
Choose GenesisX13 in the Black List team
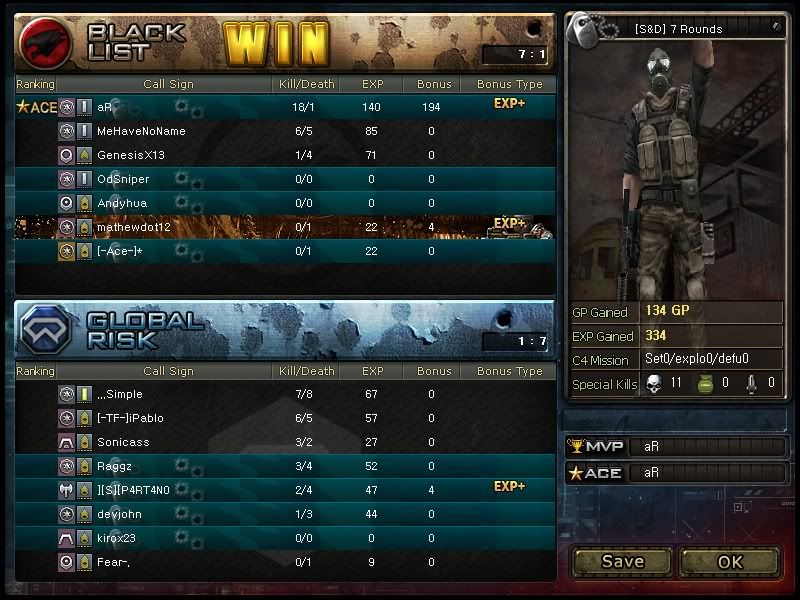131,155
